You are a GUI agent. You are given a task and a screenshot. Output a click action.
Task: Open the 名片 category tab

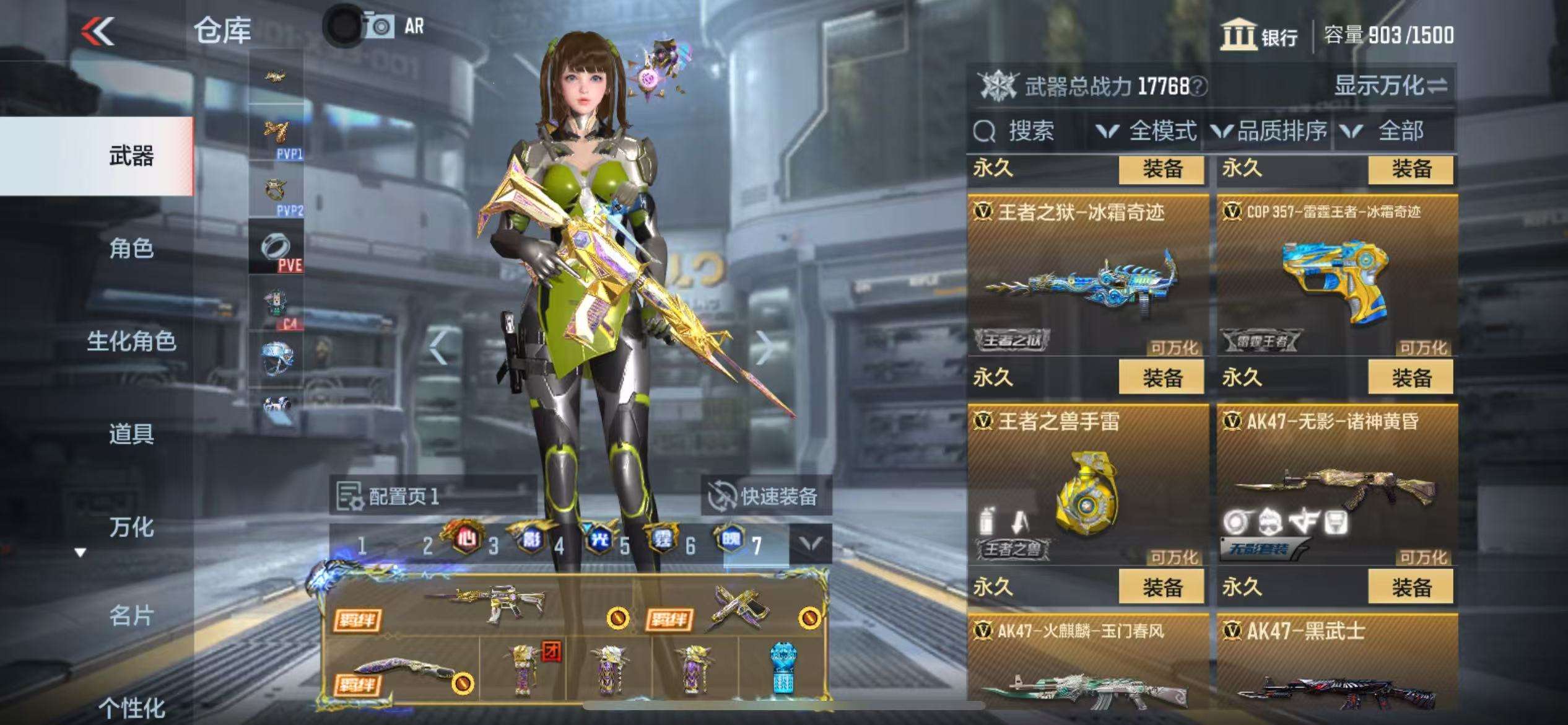pos(131,616)
